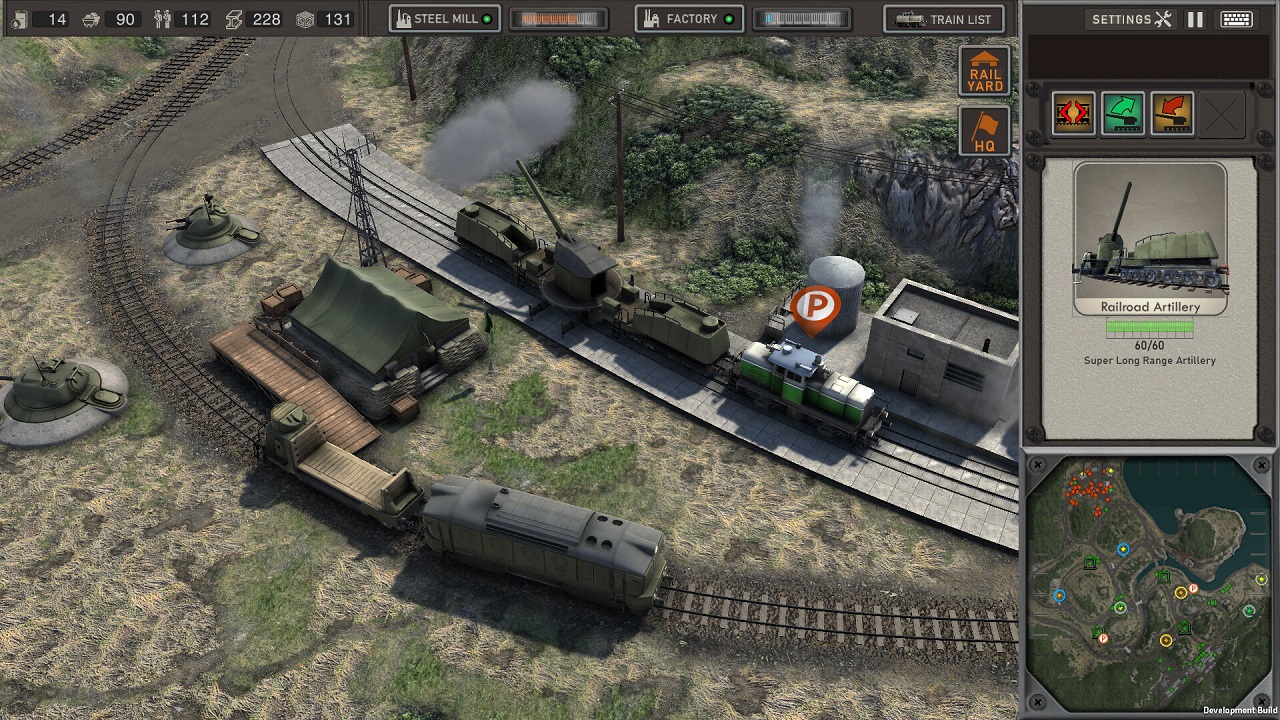Click the crew personnel resource icon
This screenshot has height=720, width=1280.
click(162, 17)
